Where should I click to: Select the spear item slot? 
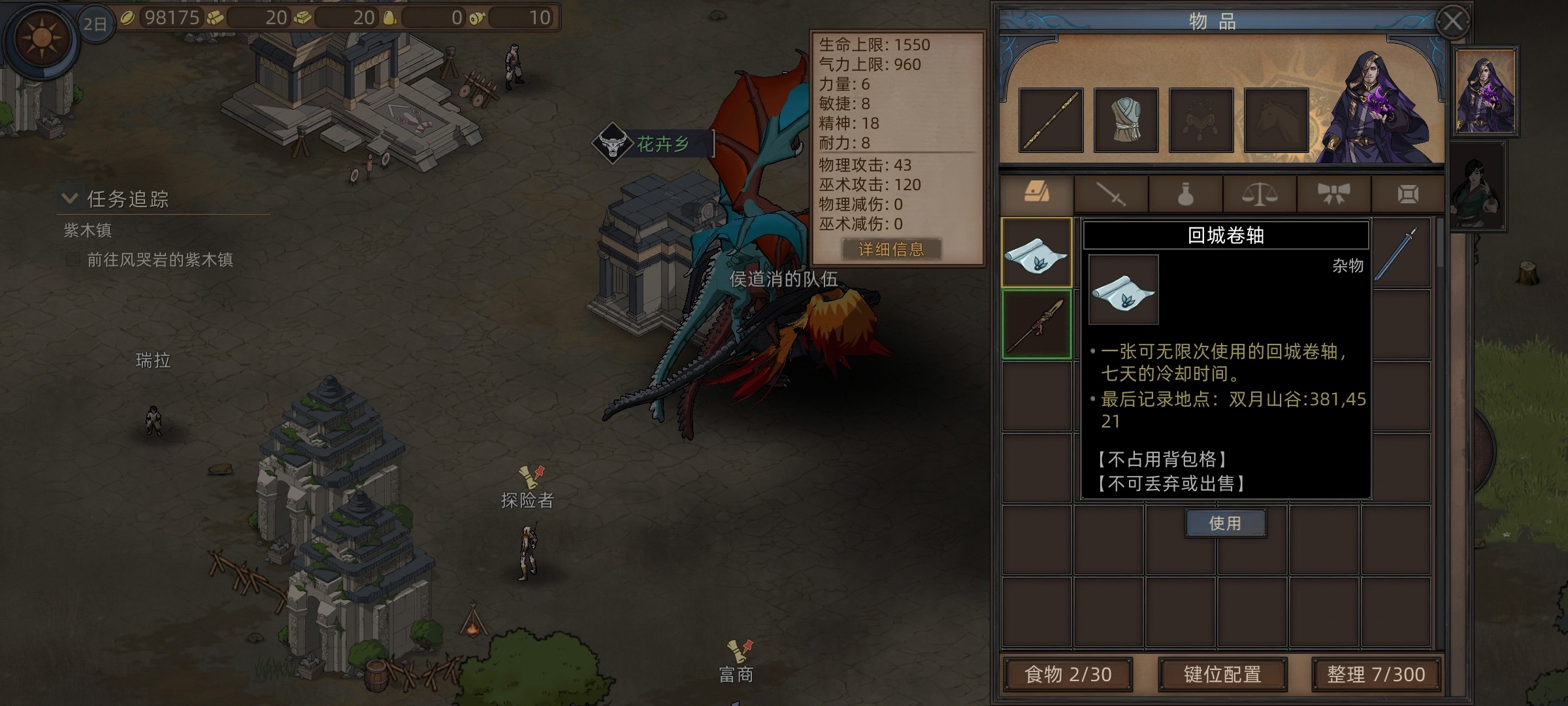click(x=1037, y=325)
